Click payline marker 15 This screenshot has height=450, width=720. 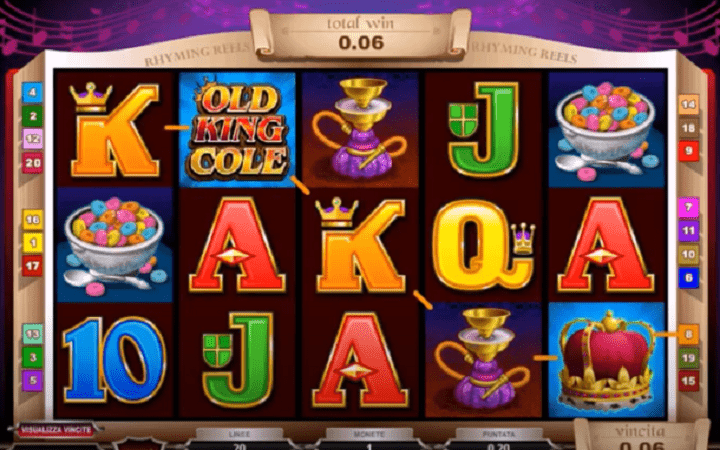688,380
